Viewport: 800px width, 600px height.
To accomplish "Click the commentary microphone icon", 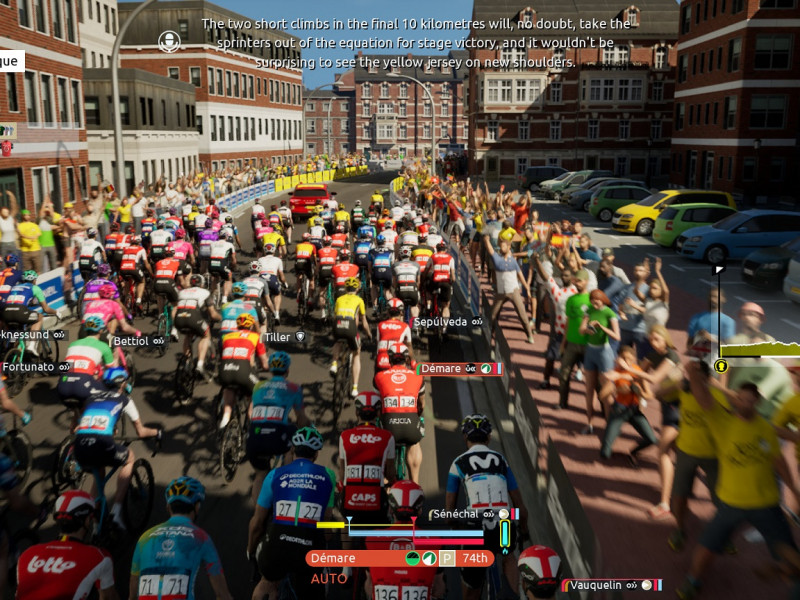I will (169, 41).
